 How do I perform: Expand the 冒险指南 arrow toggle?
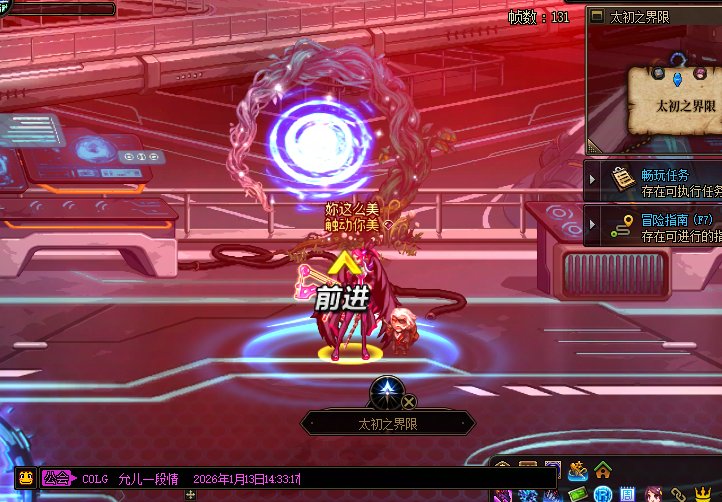593,225
